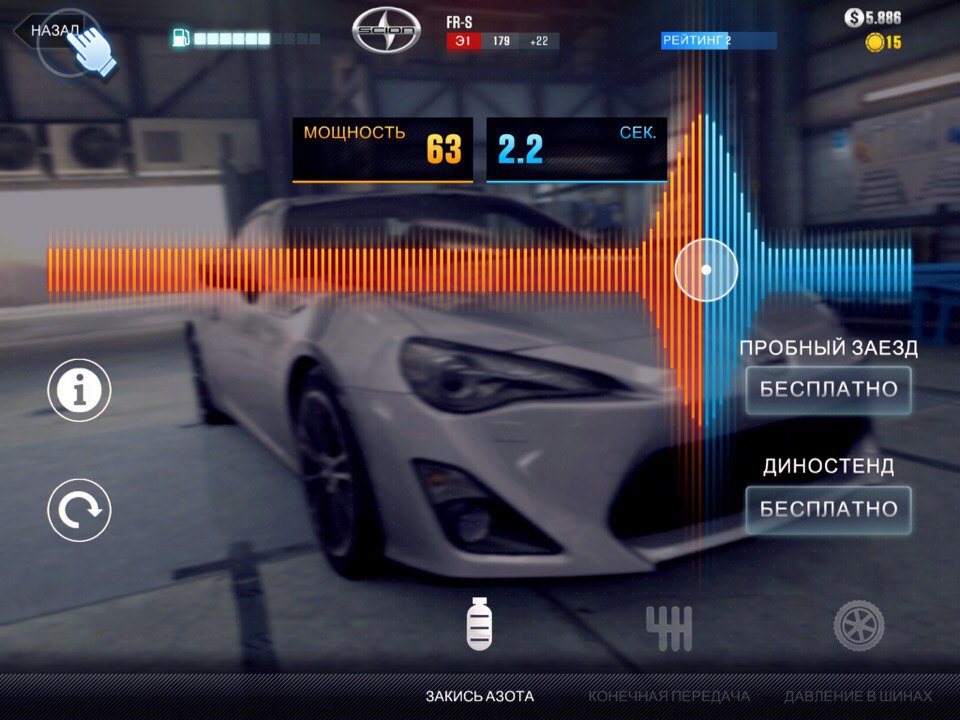Open the cash balance in the corner

[x=872, y=17]
